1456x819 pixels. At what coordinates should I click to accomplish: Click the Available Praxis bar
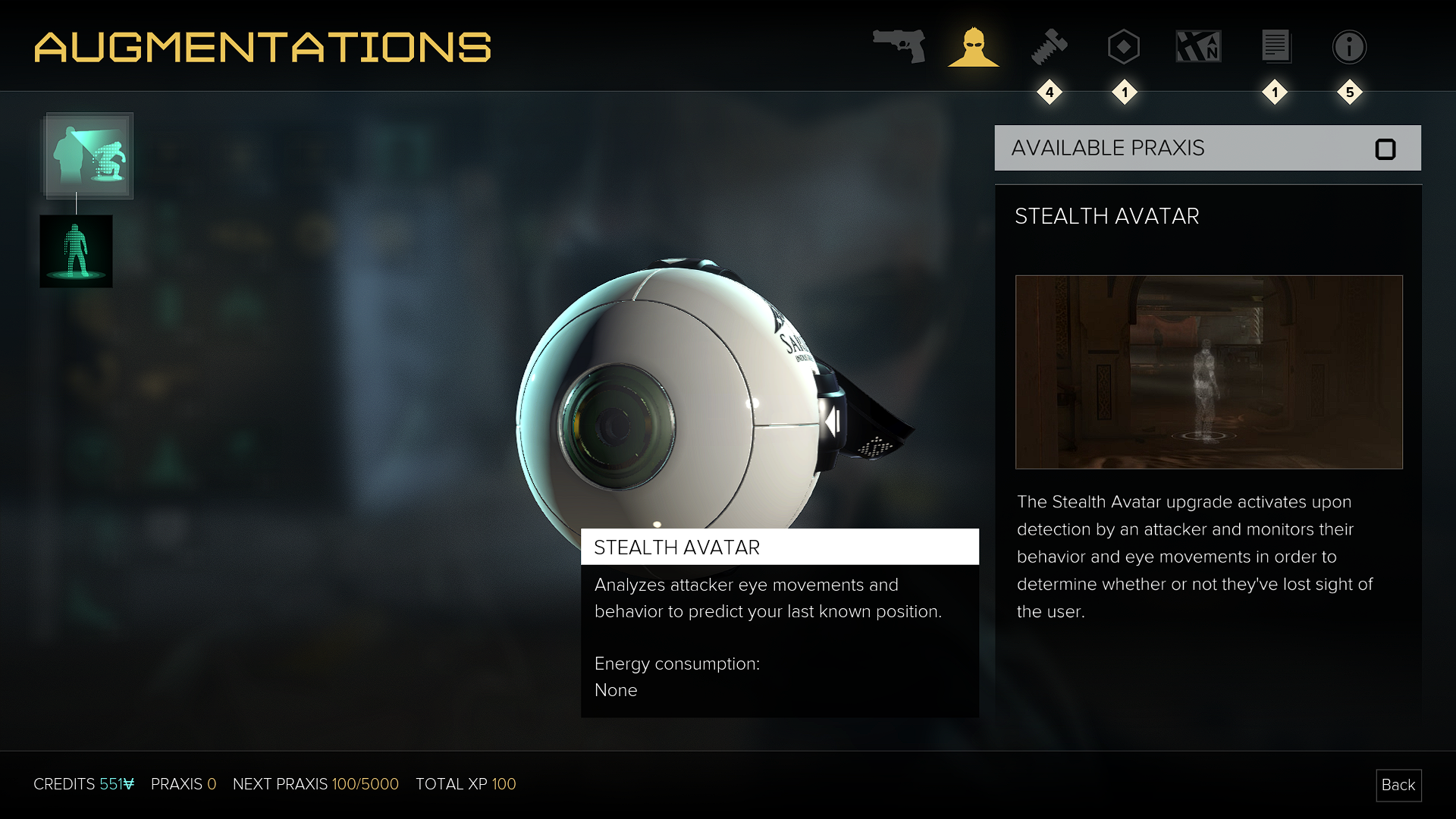tap(1207, 148)
